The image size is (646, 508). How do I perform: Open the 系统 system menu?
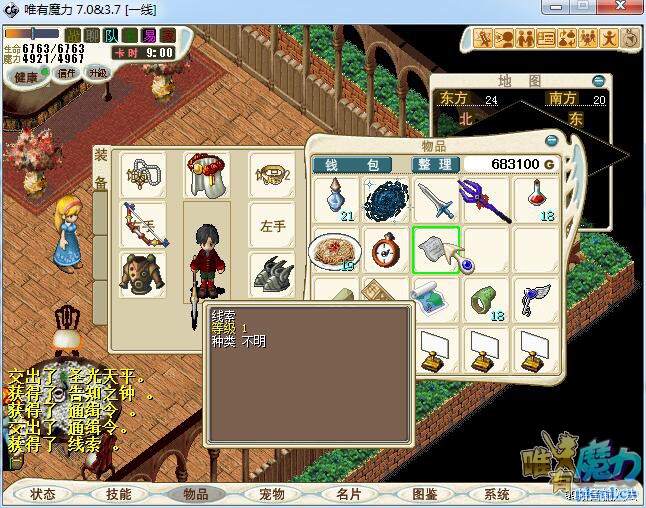click(x=497, y=494)
